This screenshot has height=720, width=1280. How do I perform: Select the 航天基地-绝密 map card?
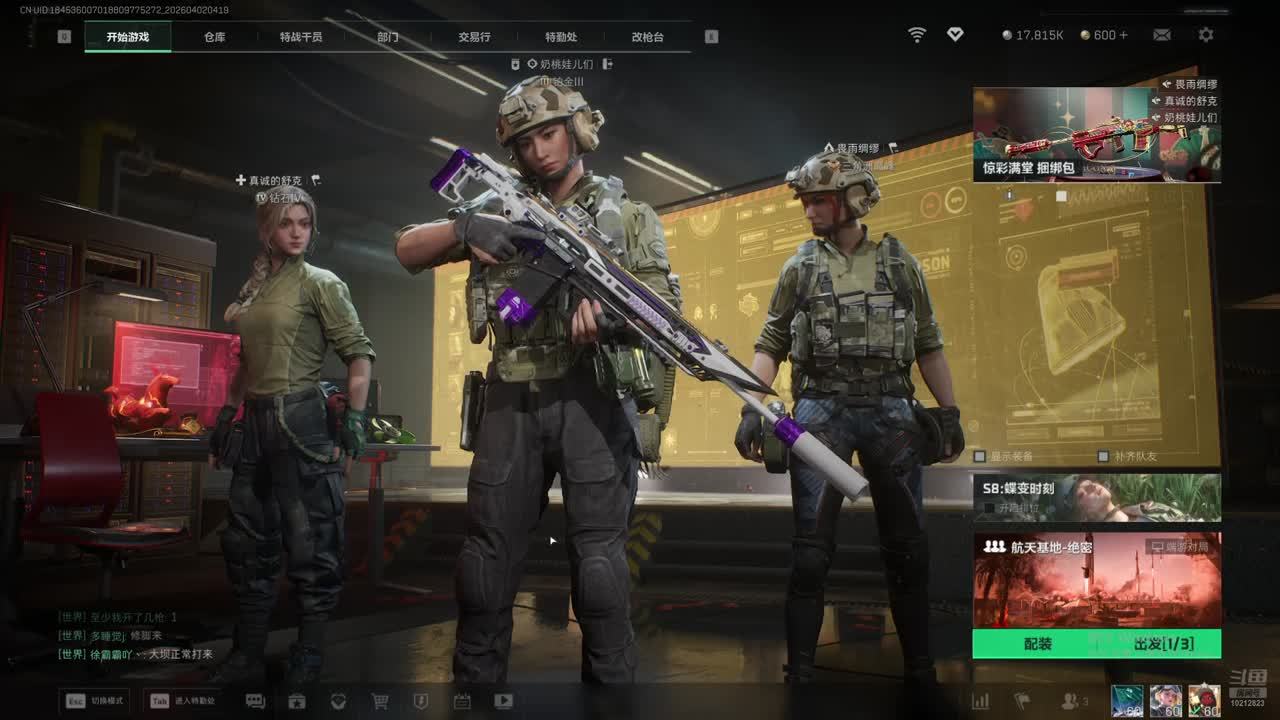1096,580
